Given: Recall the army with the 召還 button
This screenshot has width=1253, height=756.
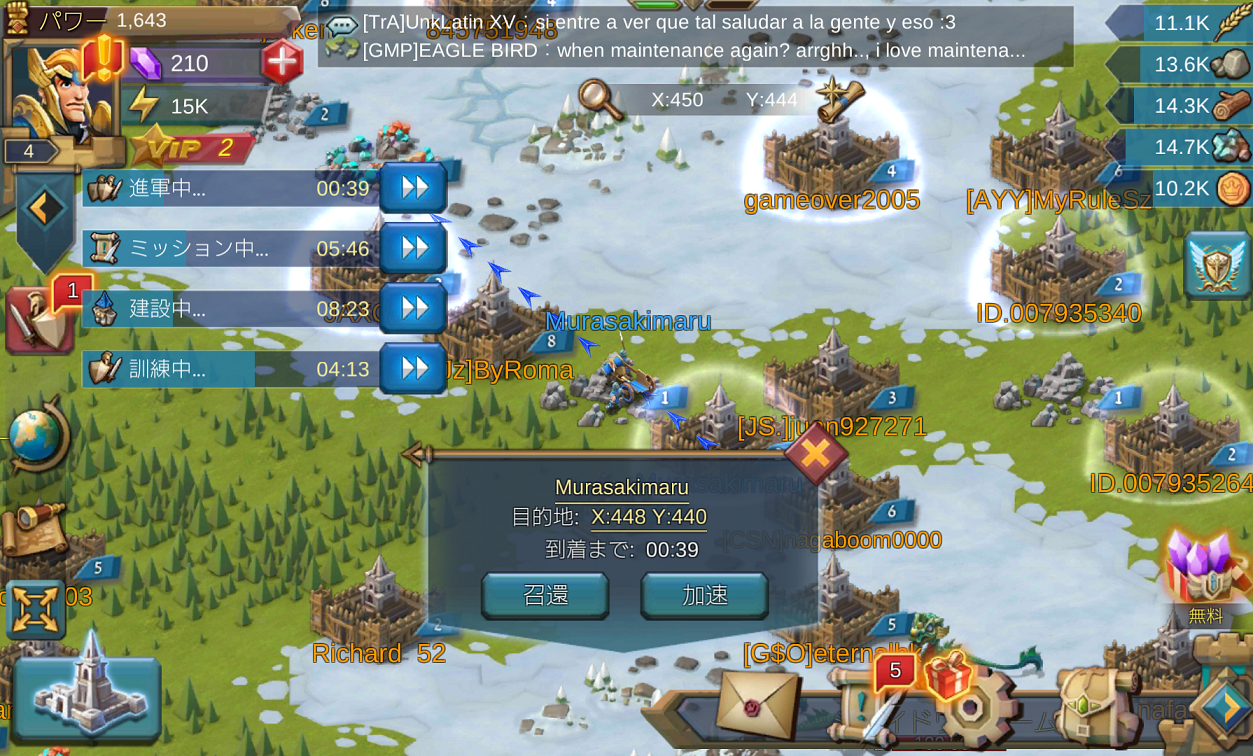Looking at the screenshot, I should pos(545,596).
